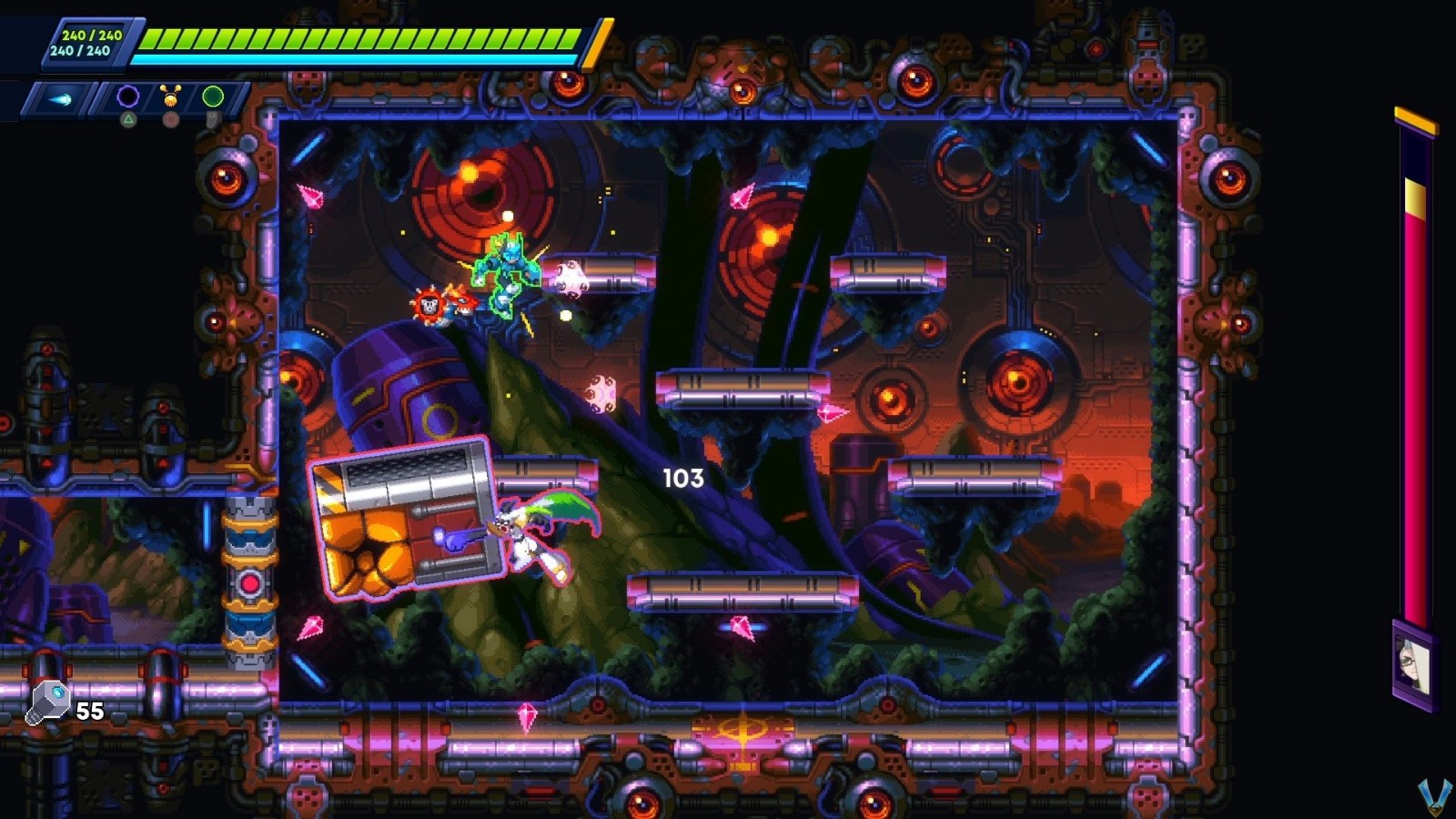Click the floating treasure chest sprite
The height and width of the screenshot is (819, 1456).
pyautogui.click(x=408, y=519)
